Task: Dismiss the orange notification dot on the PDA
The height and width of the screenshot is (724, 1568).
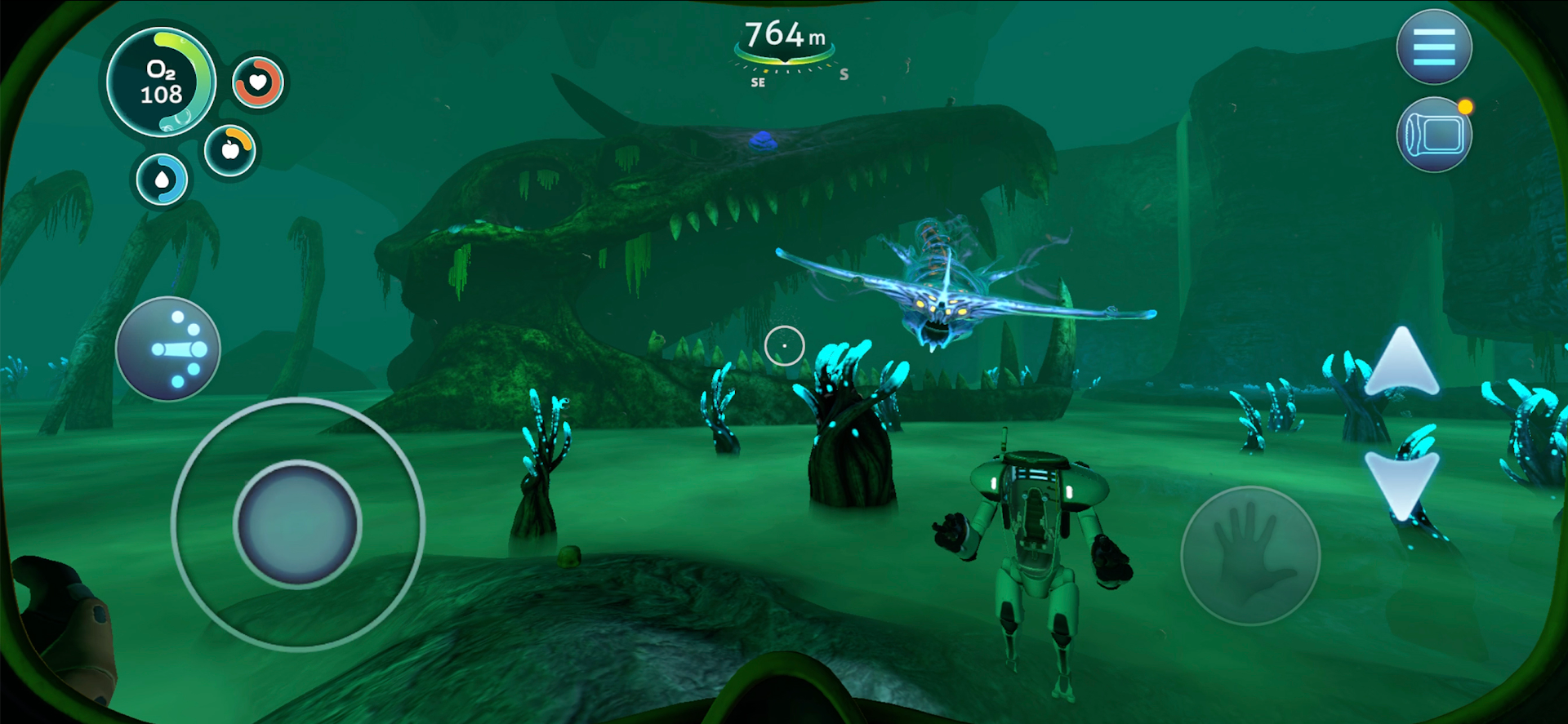Action: pyautogui.click(x=1466, y=104)
